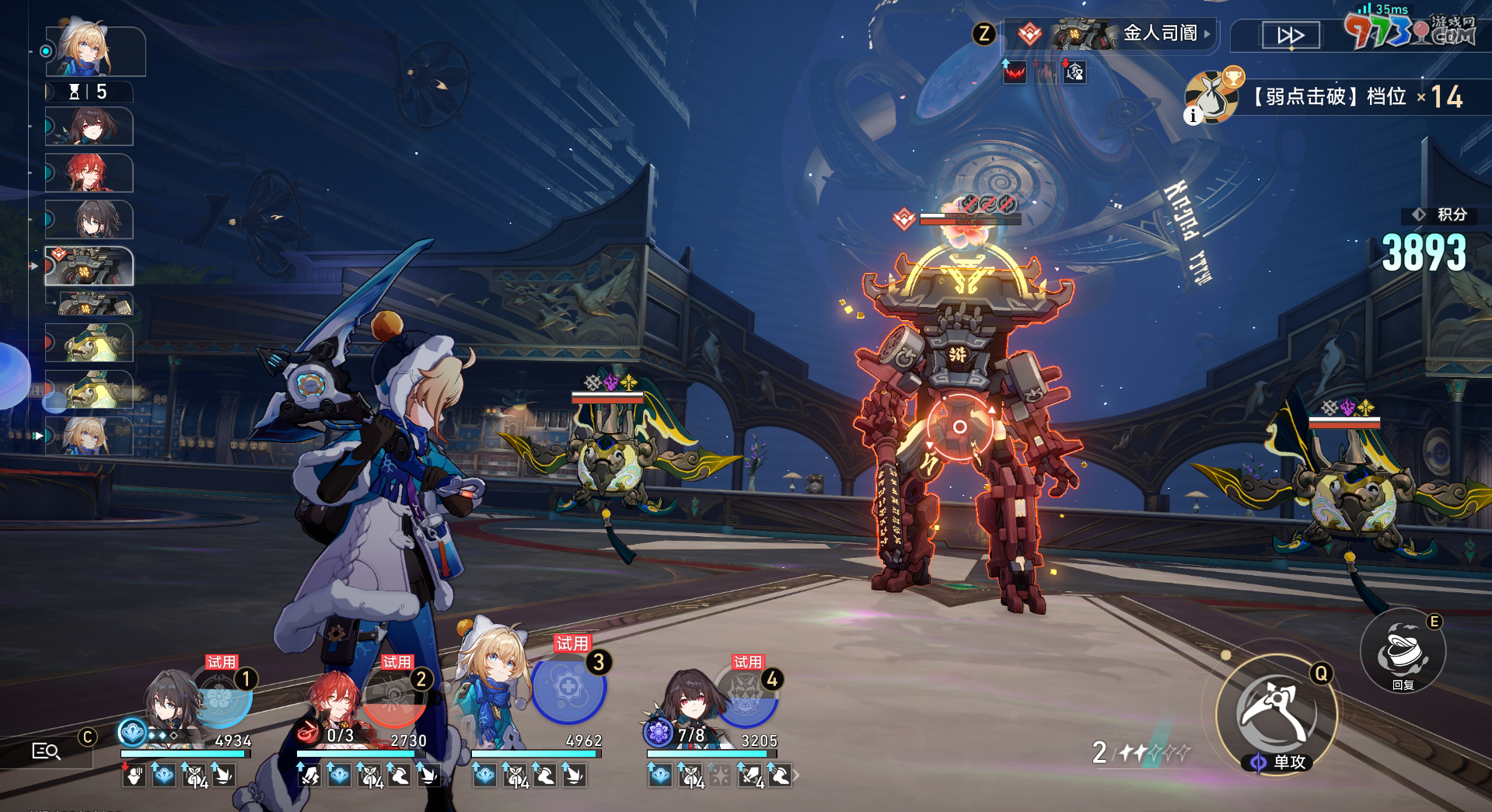Select the left flying enemy's health bar
Viewport: 1492px width, 812px height.
607,398
